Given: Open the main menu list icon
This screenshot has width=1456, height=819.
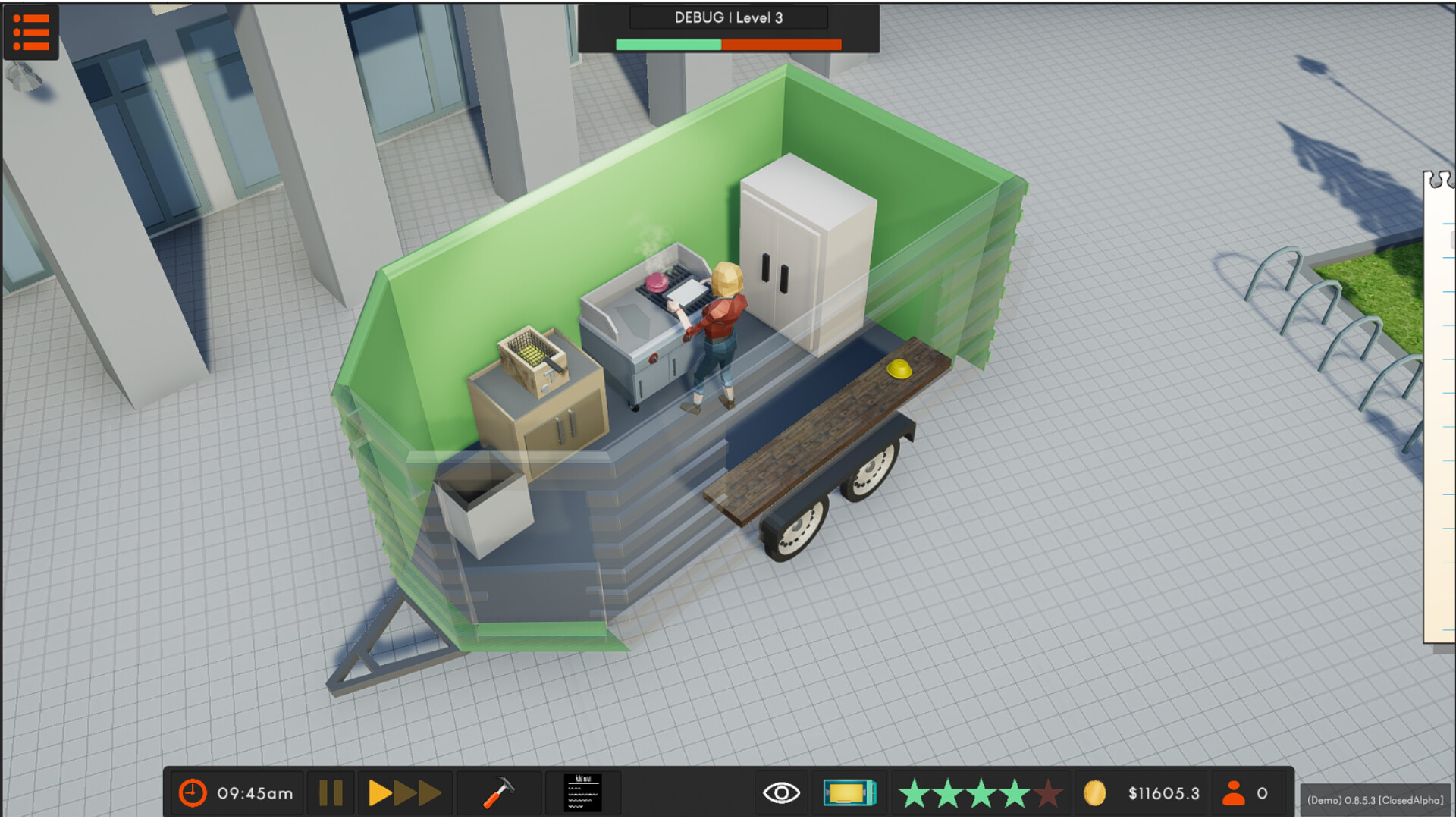Looking at the screenshot, I should (x=32, y=32).
